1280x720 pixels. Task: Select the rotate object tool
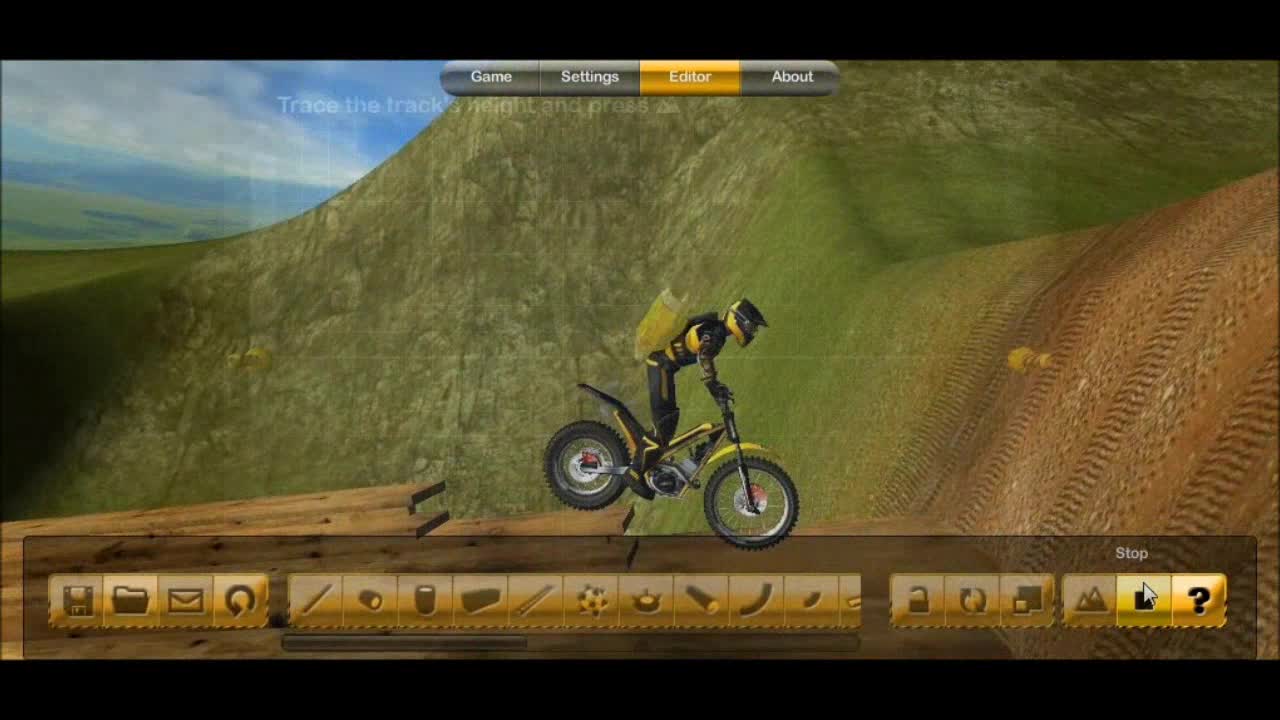[973, 598]
